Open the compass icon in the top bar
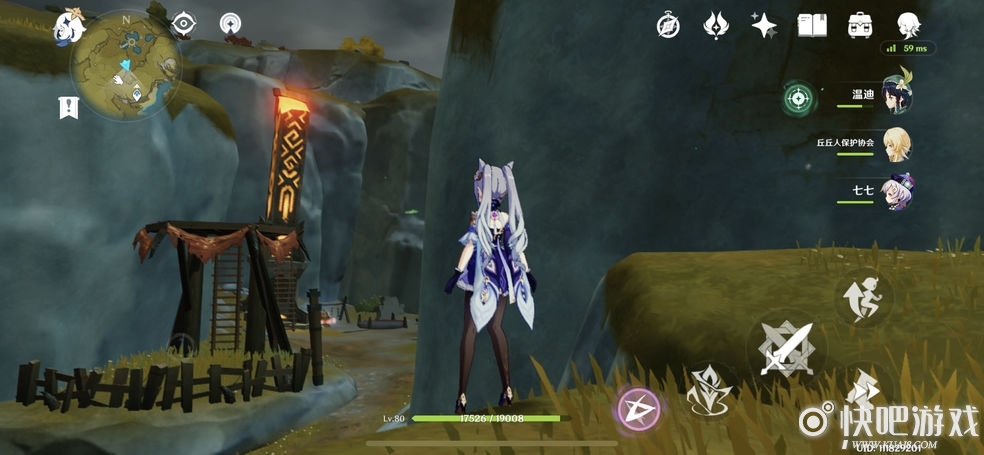Screen dimensions: 984x455 [668, 25]
